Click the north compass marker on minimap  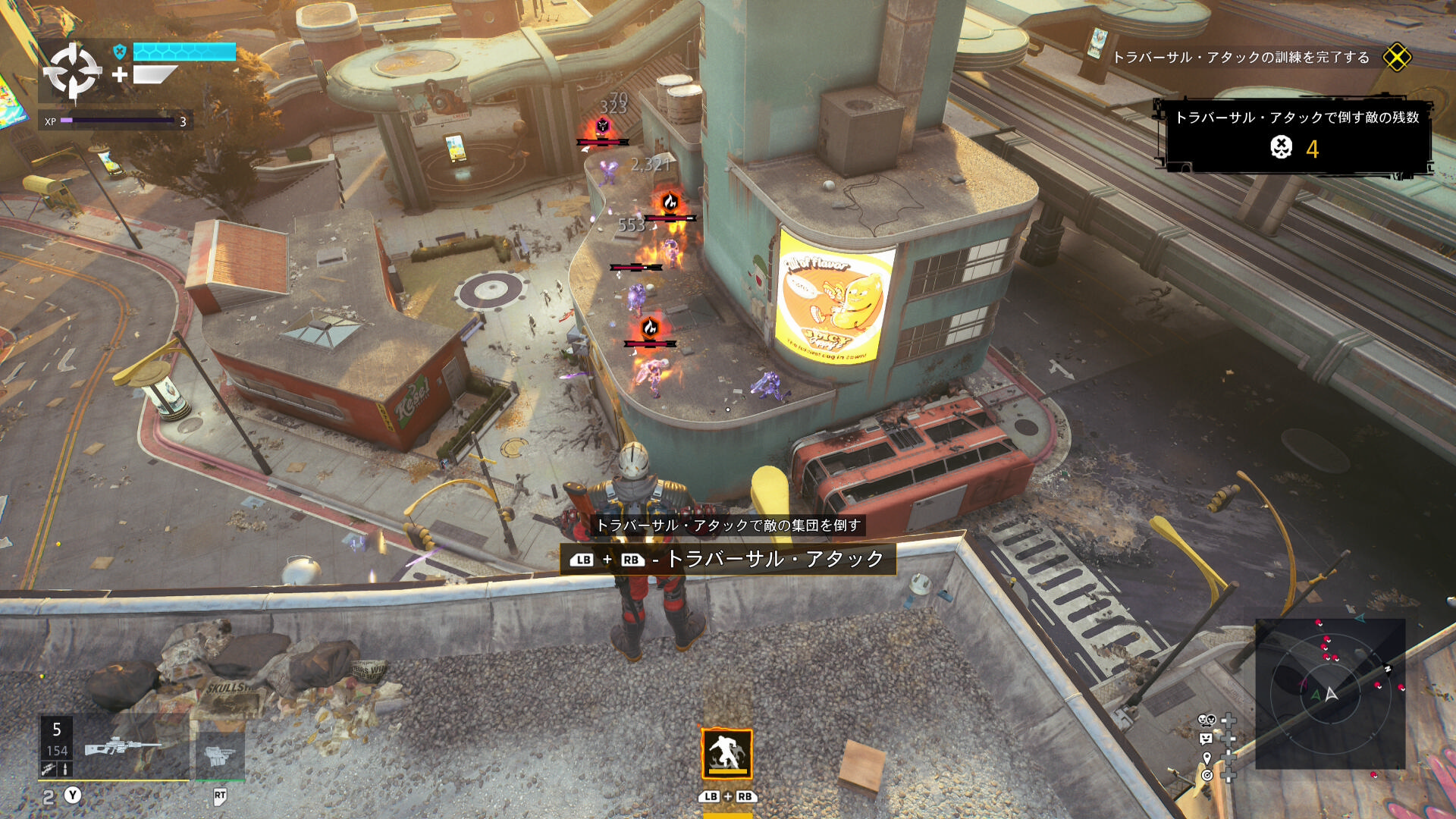click(1387, 669)
